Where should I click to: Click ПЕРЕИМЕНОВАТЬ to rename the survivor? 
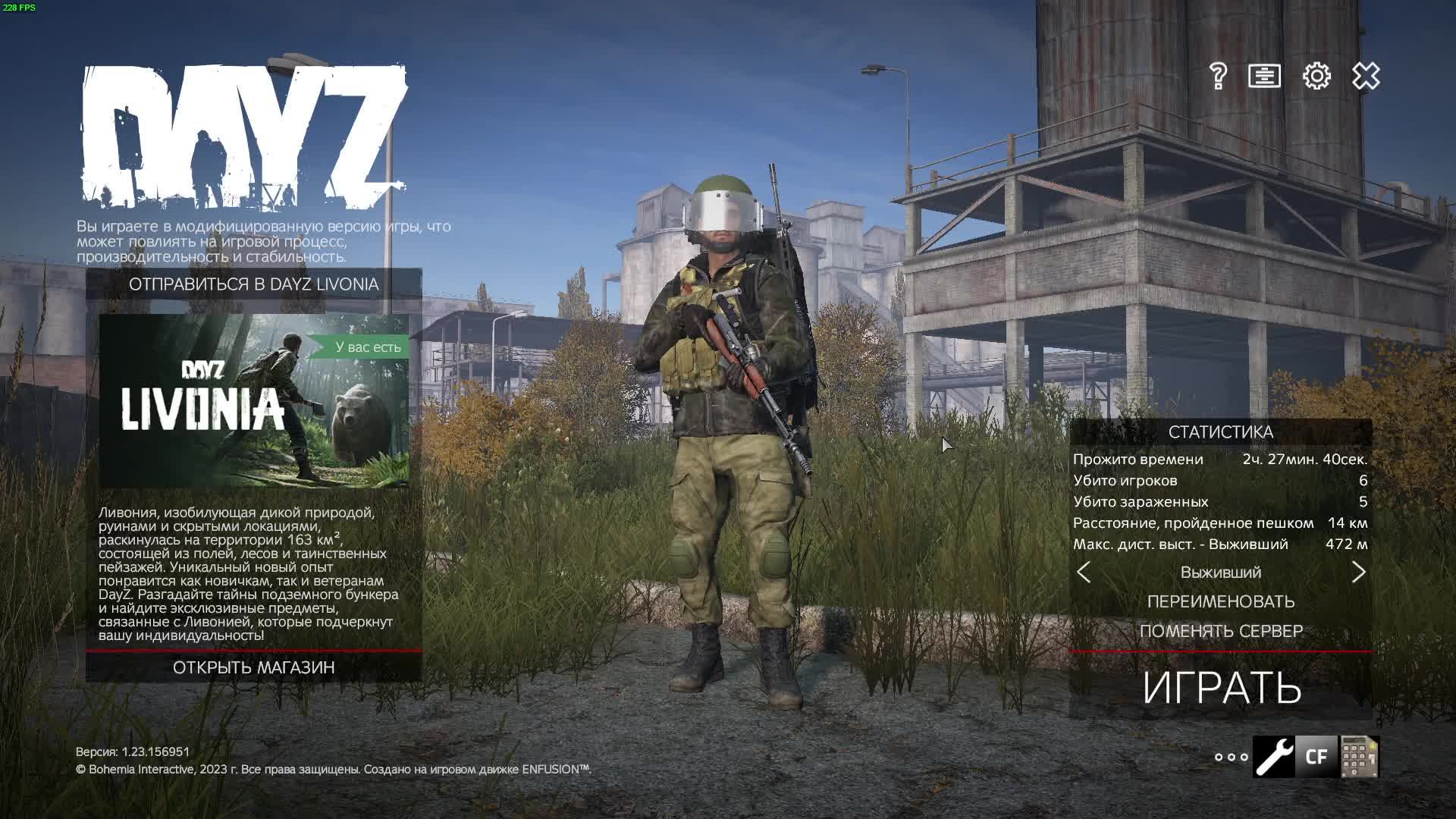click(1219, 601)
